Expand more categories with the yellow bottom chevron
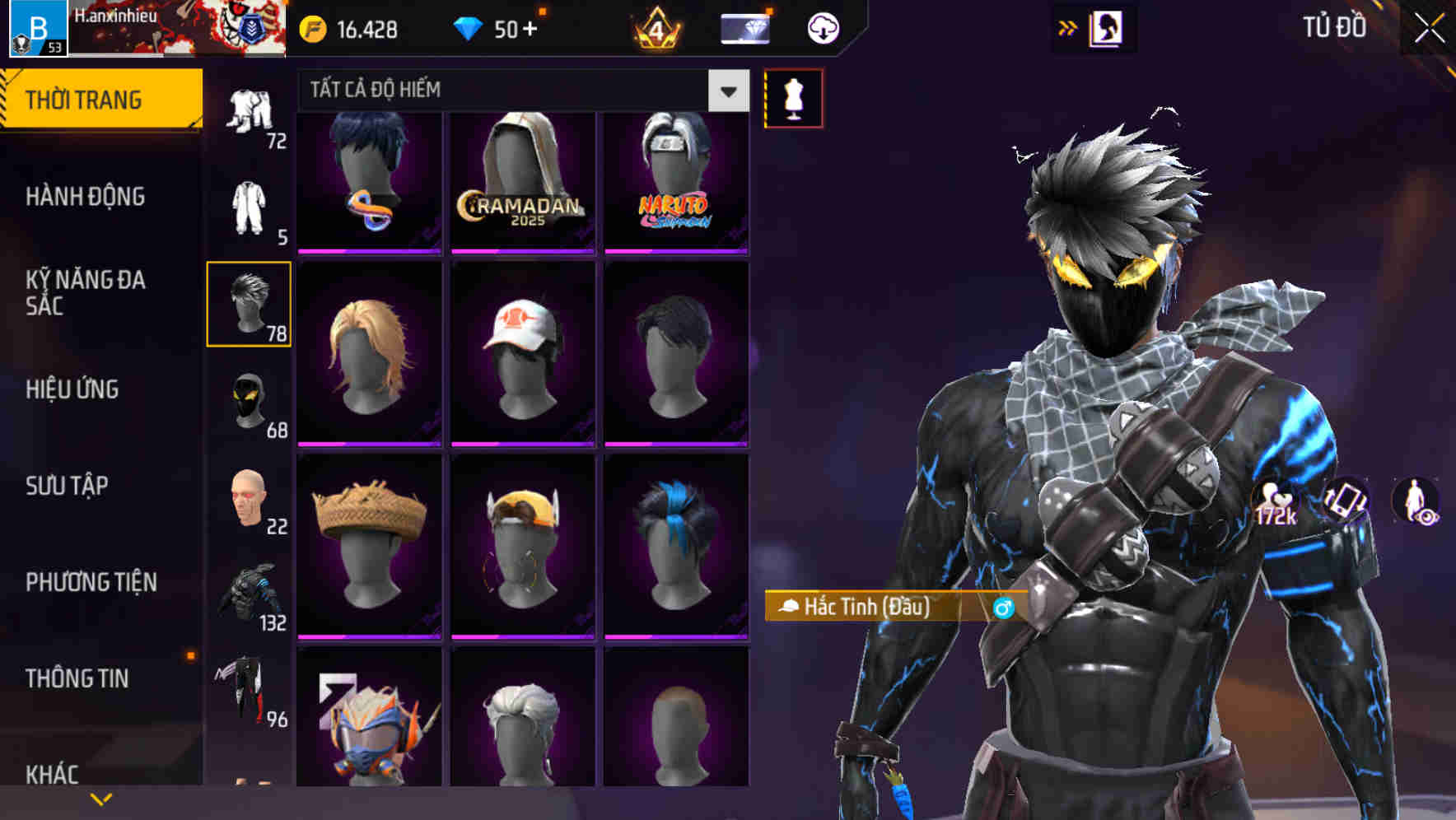 (101, 797)
